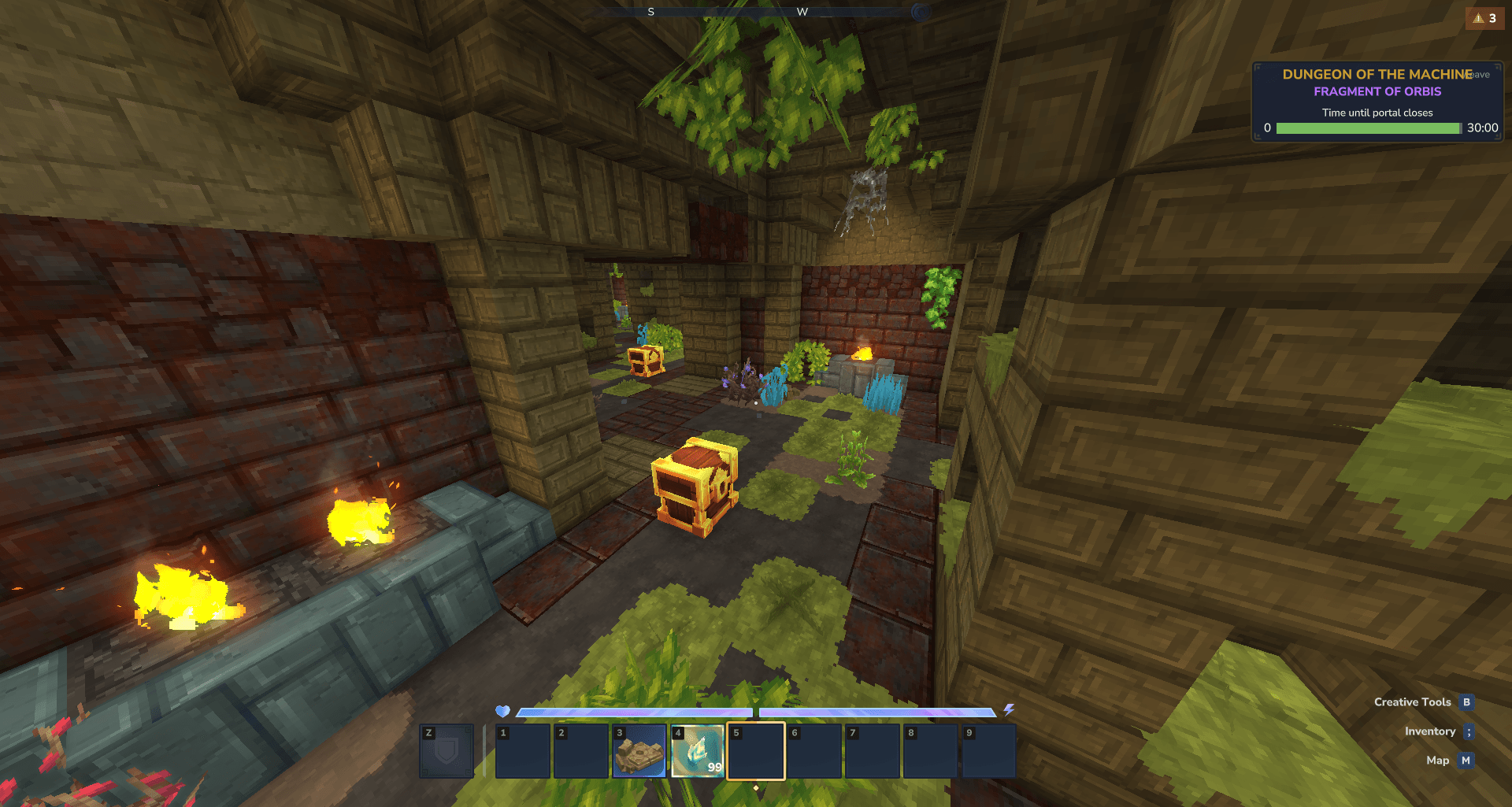Click the Leave dungeon label
This screenshot has width=1512, height=807.
[x=1481, y=75]
